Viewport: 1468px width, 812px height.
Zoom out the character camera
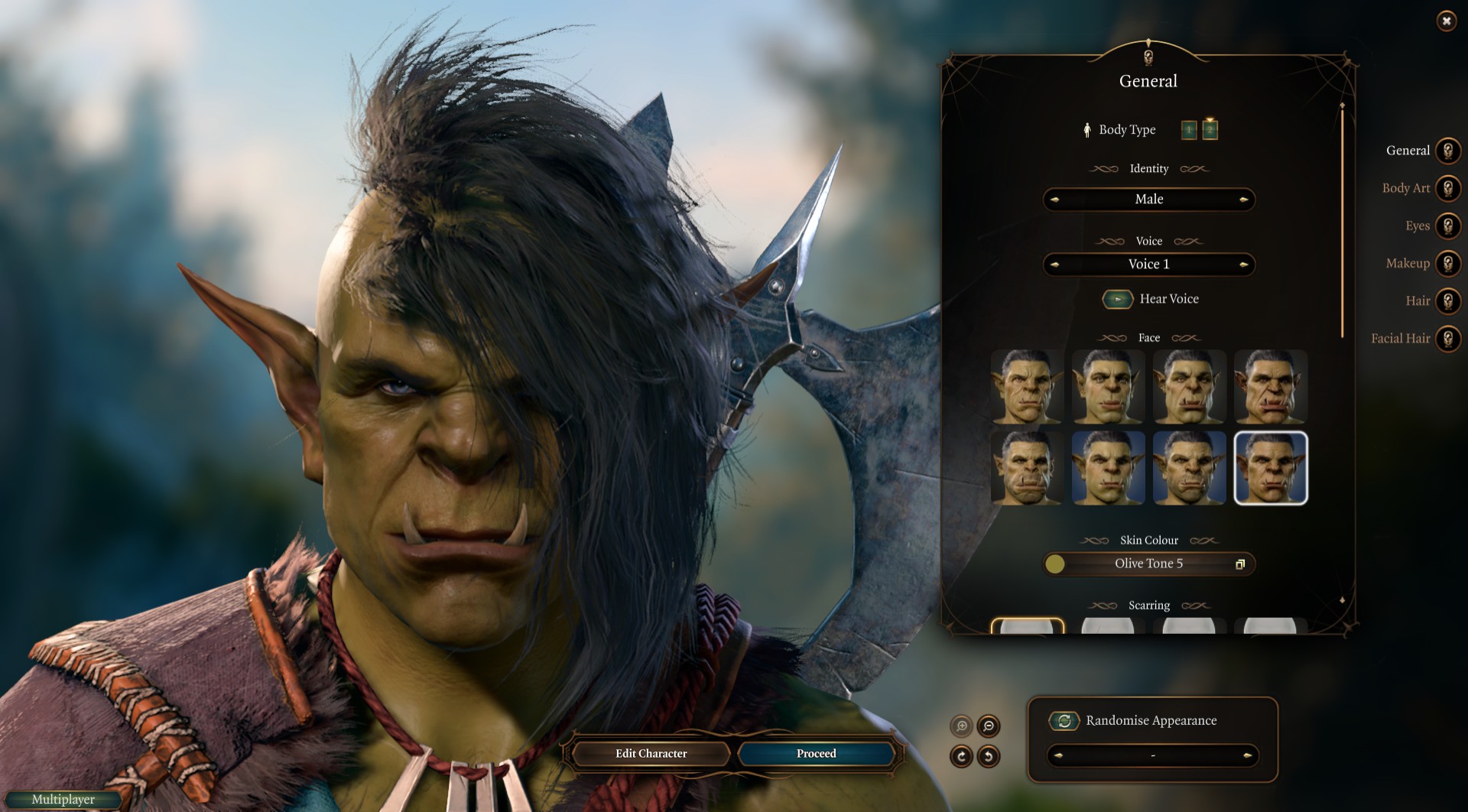click(989, 726)
